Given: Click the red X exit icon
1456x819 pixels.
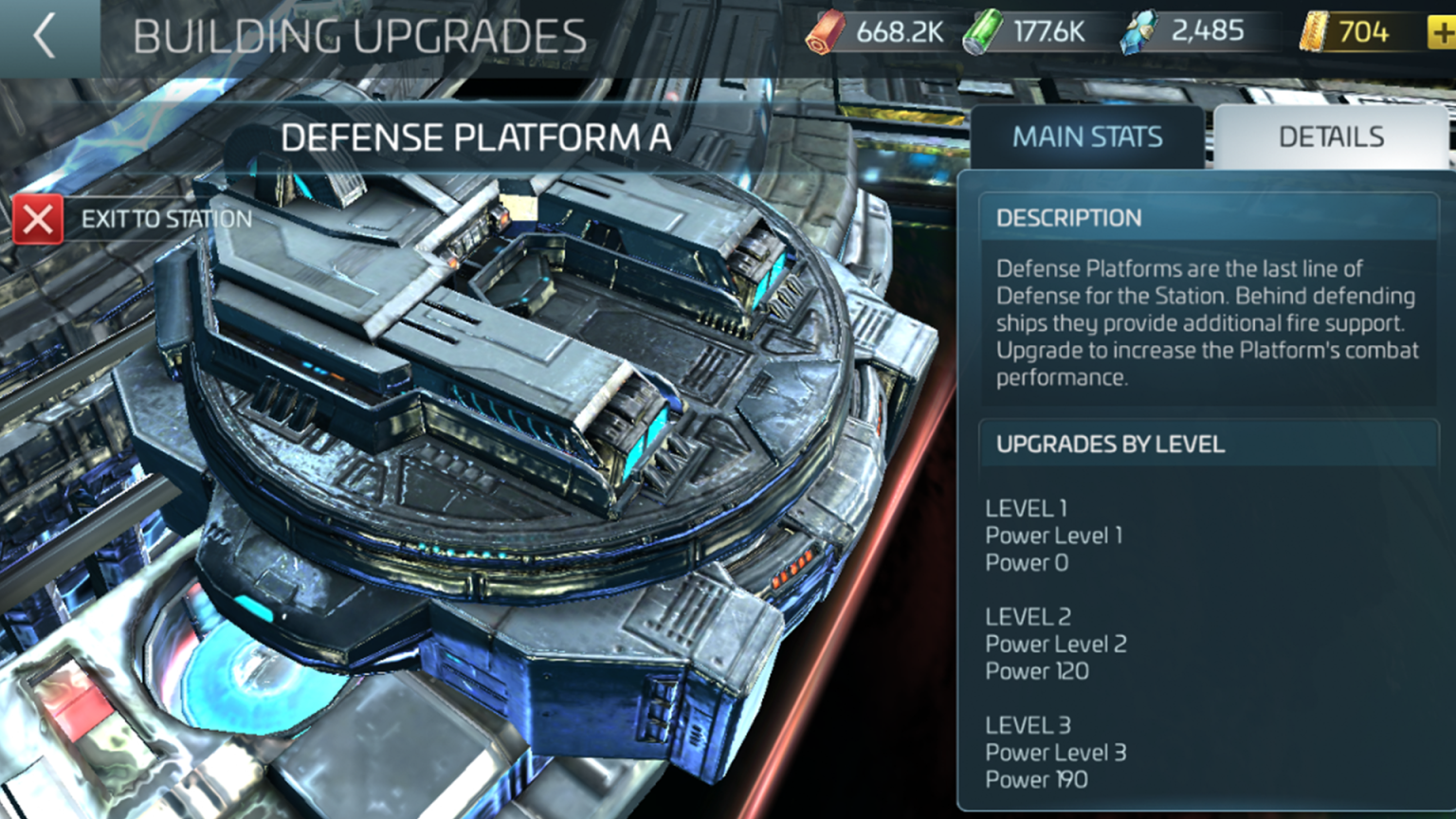Looking at the screenshot, I should (38, 219).
